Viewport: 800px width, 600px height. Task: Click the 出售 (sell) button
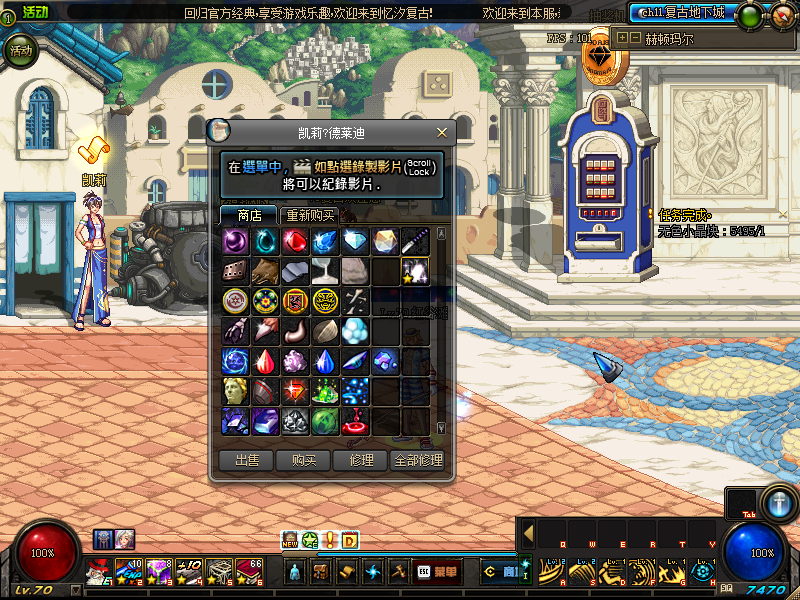(x=246, y=460)
